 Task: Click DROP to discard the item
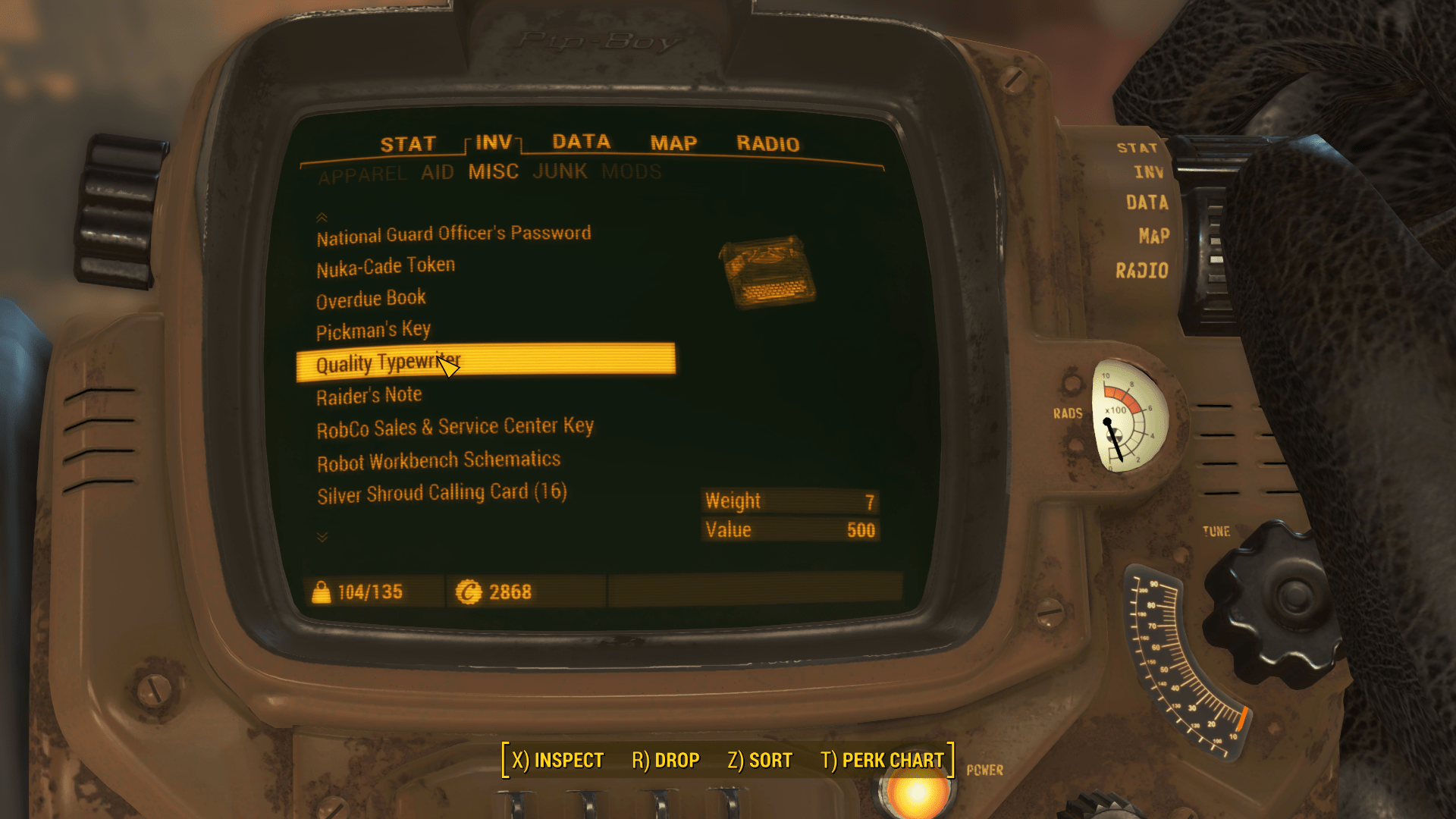click(665, 761)
